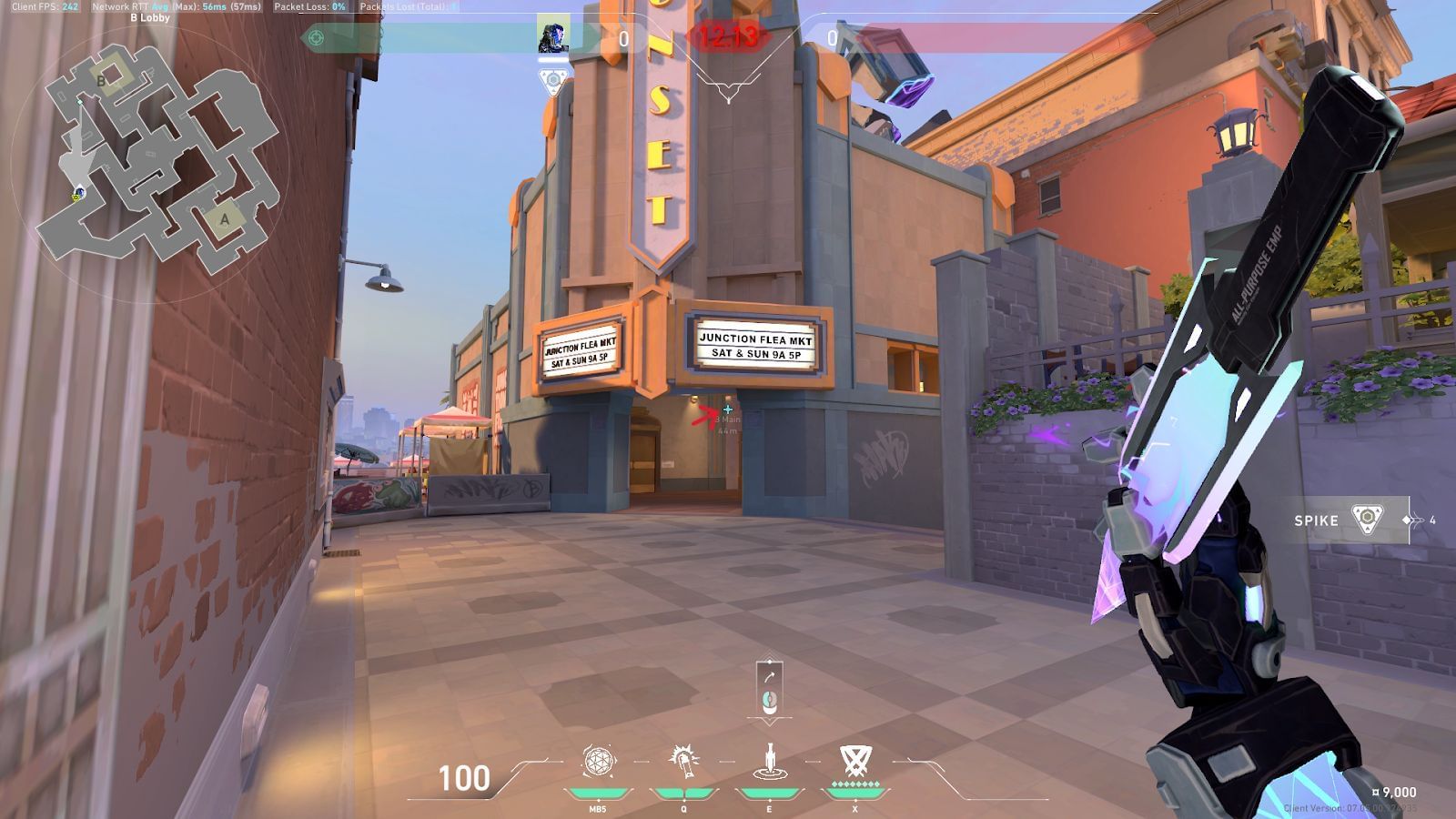
Task: Click the spike icon below the agent portrait
Action: pos(553,79)
